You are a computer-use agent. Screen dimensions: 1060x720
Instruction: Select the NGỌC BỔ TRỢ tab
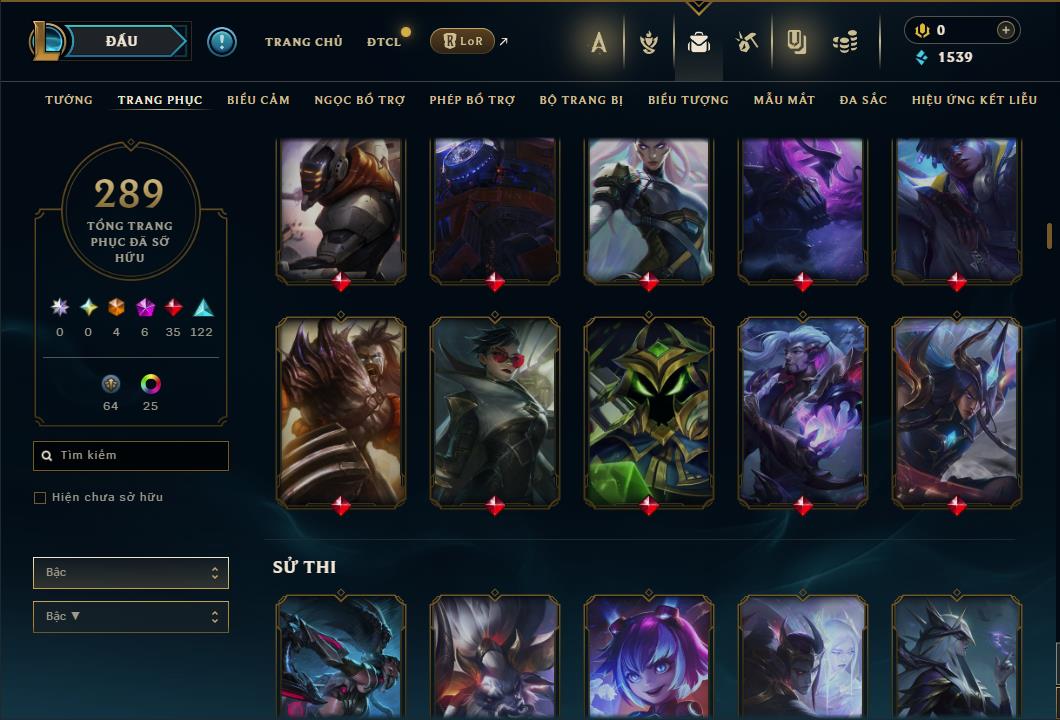pyautogui.click(x=359, y=100)
